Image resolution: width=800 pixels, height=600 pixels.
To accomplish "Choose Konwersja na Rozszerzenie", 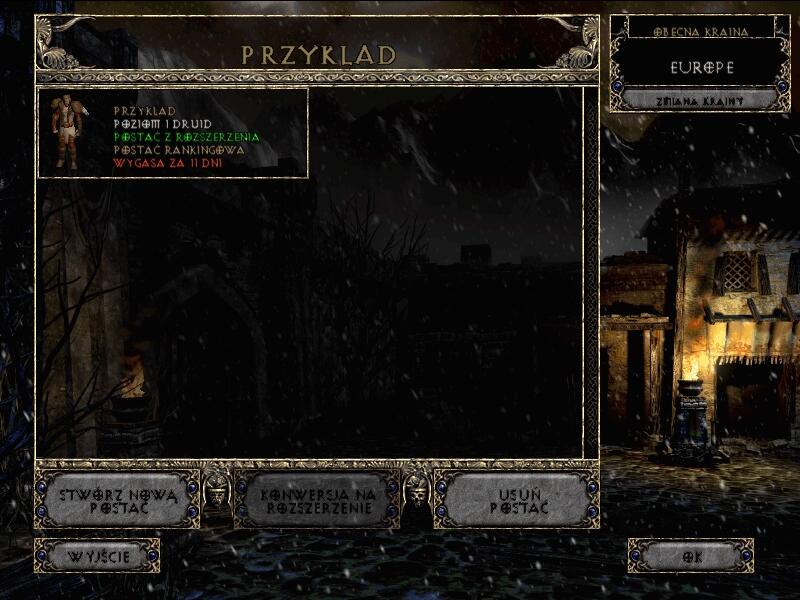I will coord(316,500).
